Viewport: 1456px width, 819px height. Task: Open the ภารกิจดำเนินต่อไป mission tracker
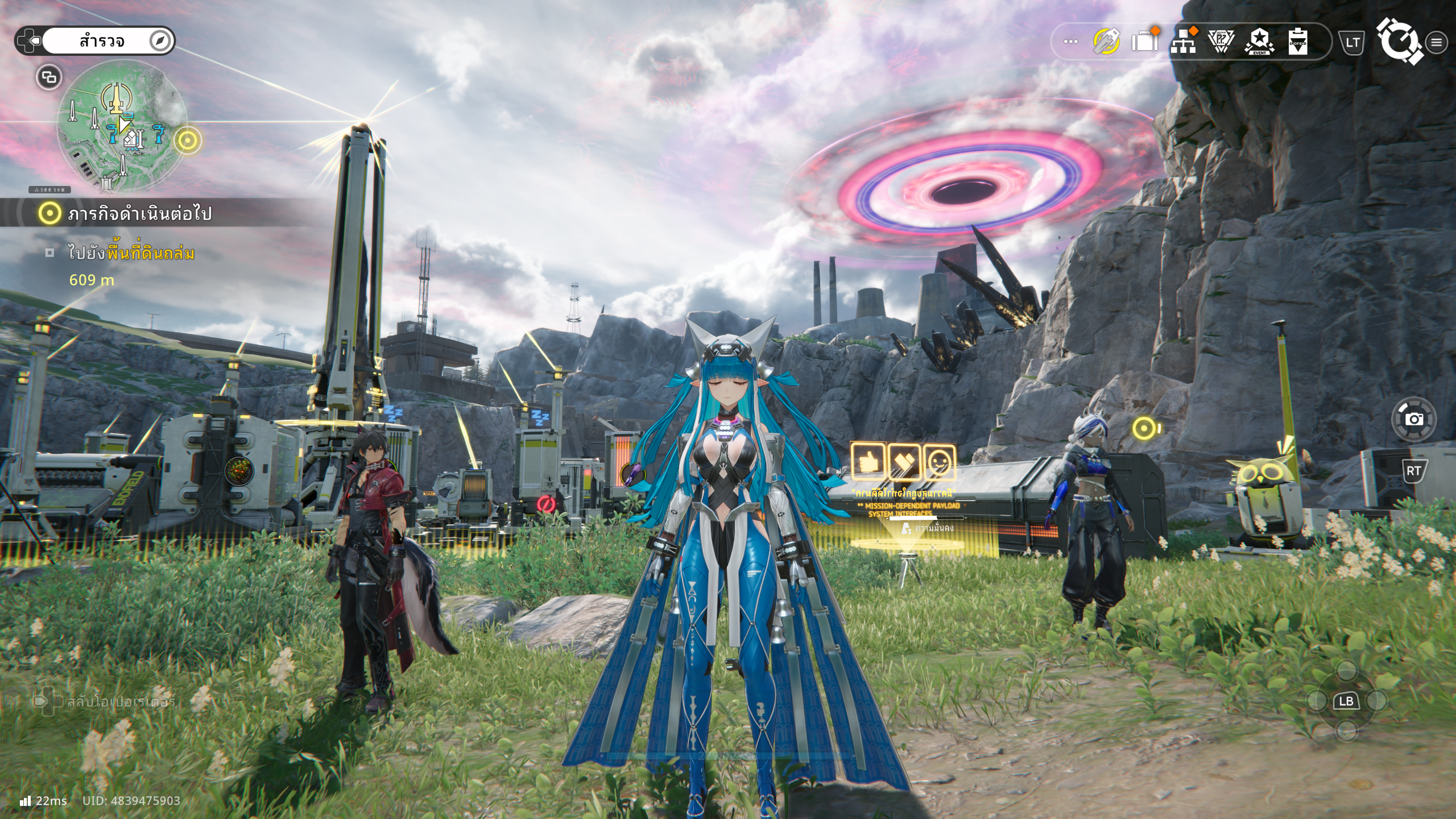(x=139, y=214)
